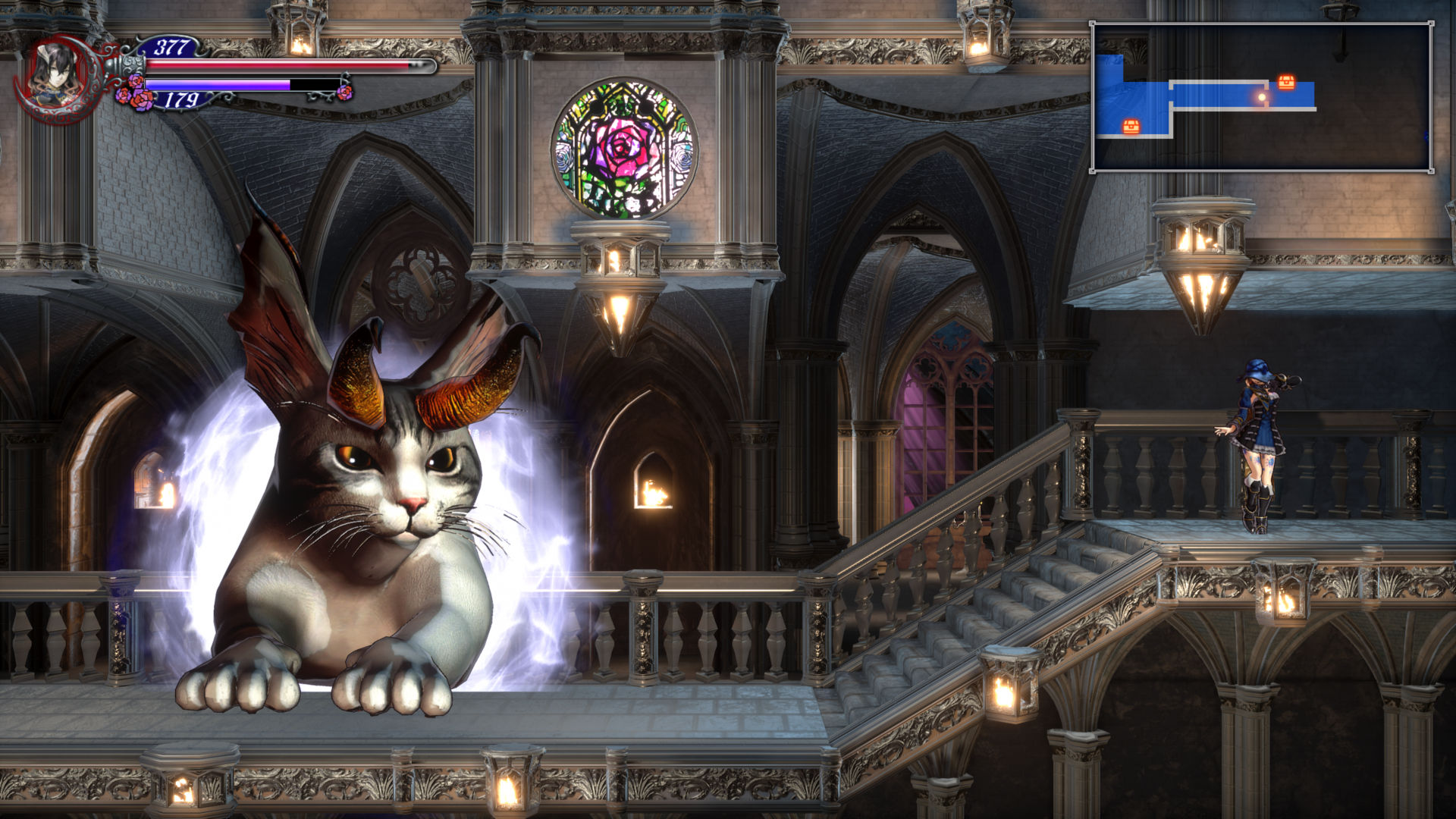Select the chest marker in the minimap's tall room
Screen dimensions: 1456x819
1131,126
